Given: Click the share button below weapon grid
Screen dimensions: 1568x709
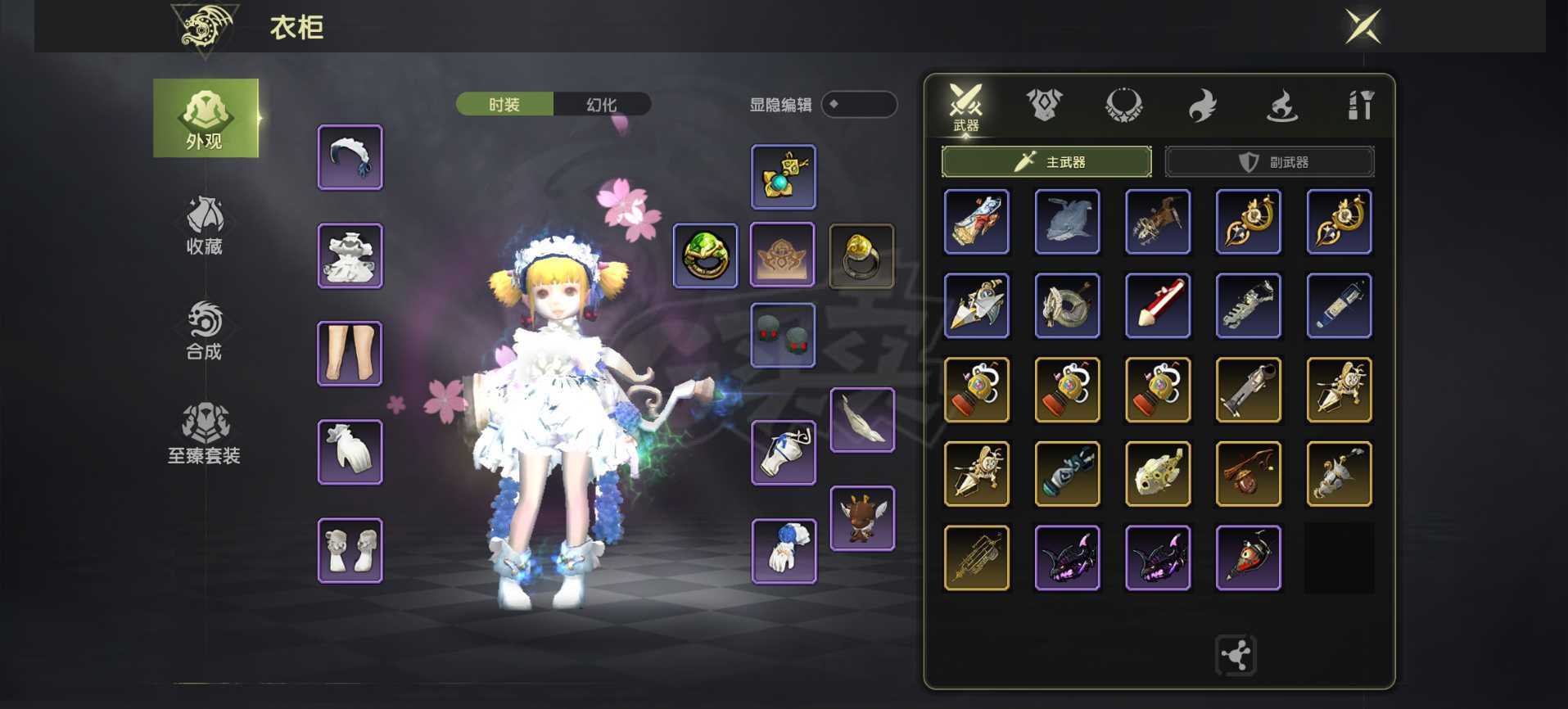Looking at the screenshot, I should click(1236, 655).
